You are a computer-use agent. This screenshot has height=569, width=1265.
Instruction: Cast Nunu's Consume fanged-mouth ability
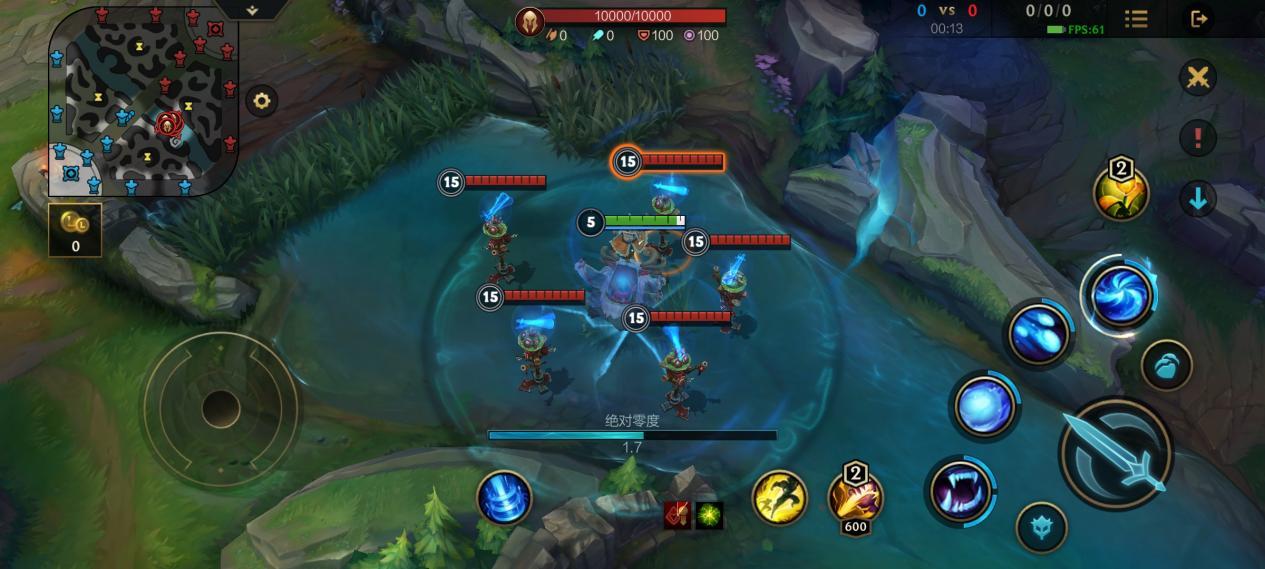pyautogui.click(x=960, y=490)
